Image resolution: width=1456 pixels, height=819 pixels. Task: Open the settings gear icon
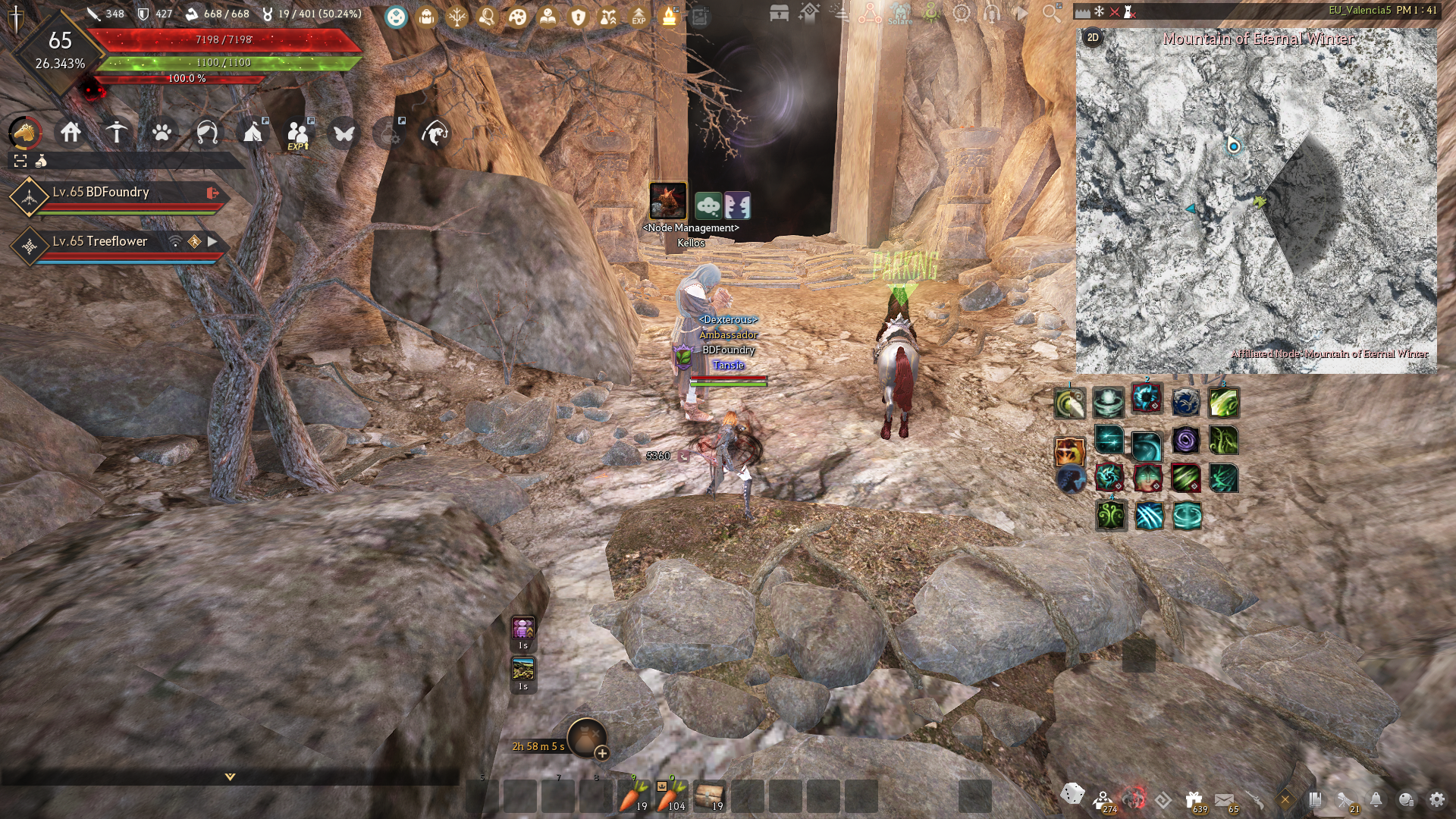click(x=1436, y=799)
